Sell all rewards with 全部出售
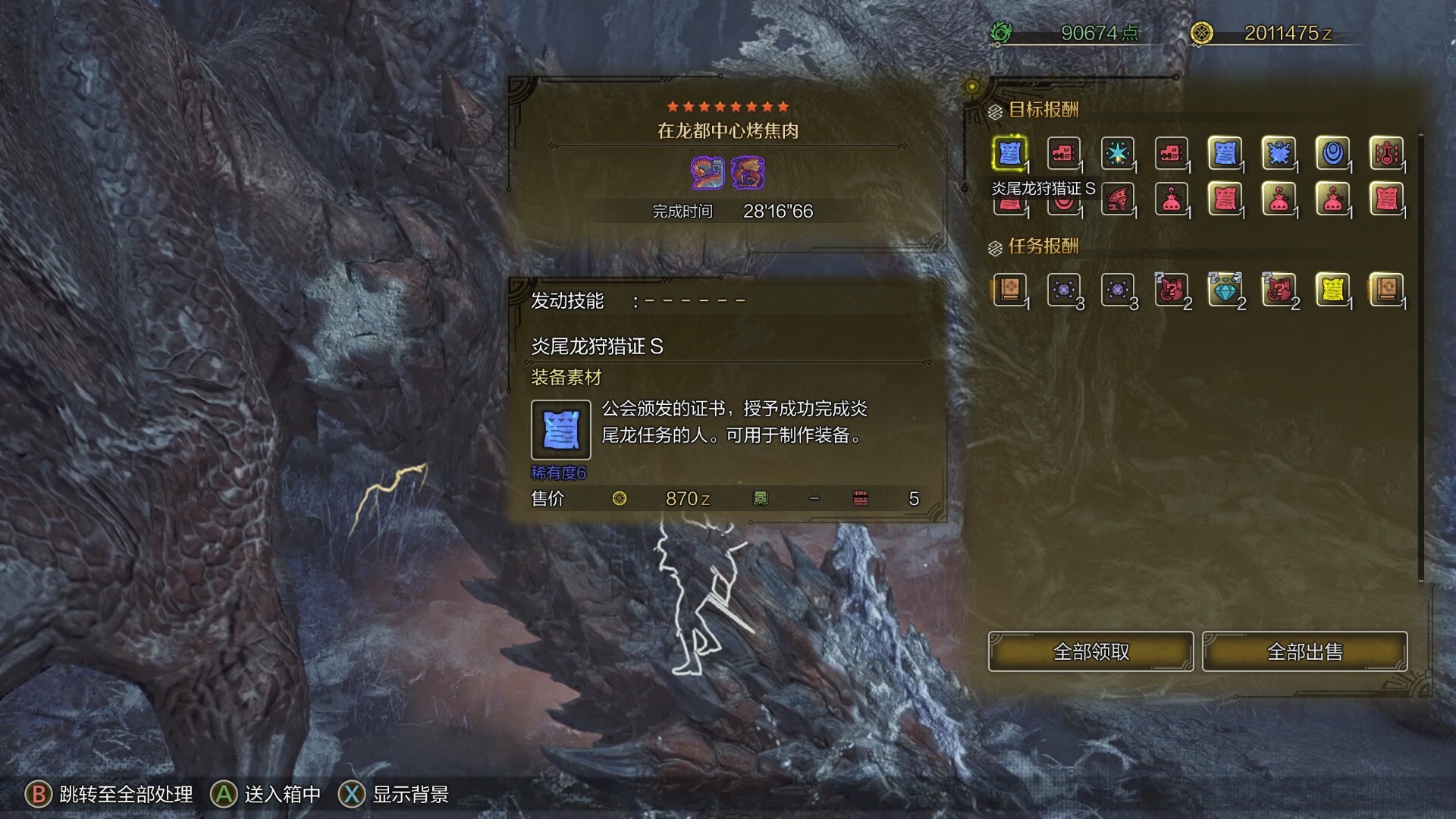This screenshot has height=819, width=1456. click(x=1304, y=651)
